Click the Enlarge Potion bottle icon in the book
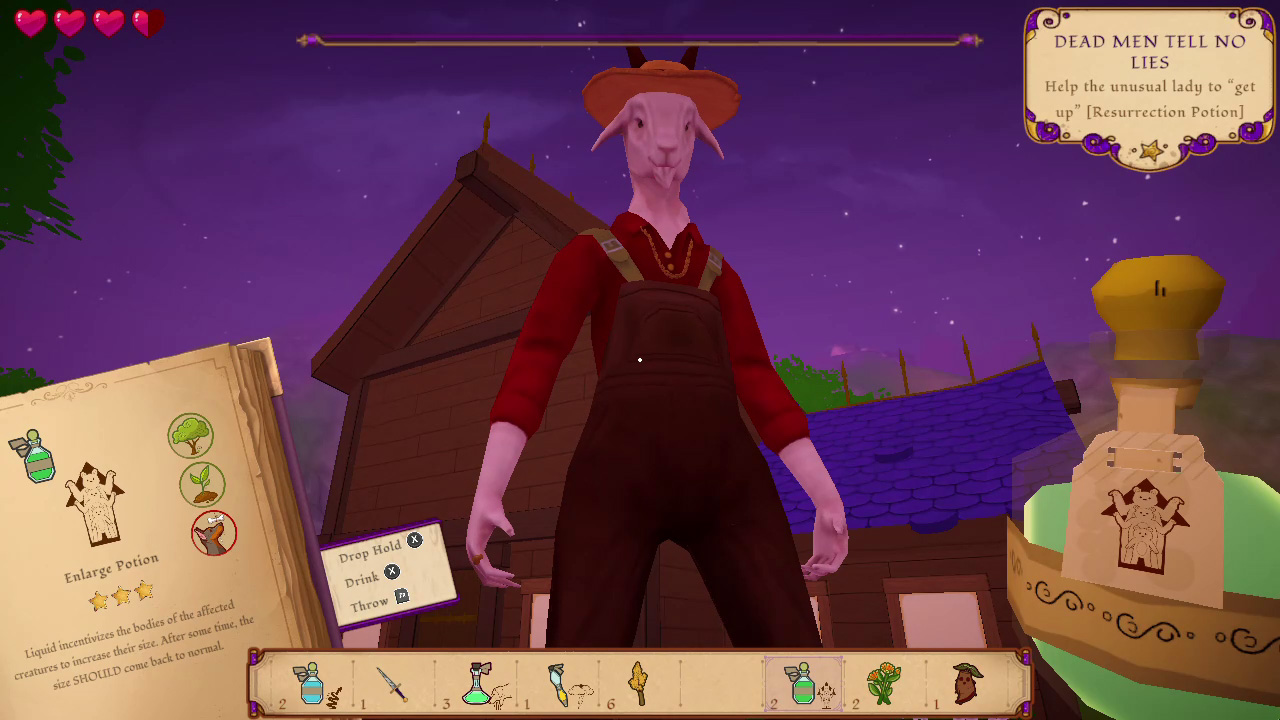The image size is (1280, 720). pos(37,458)
